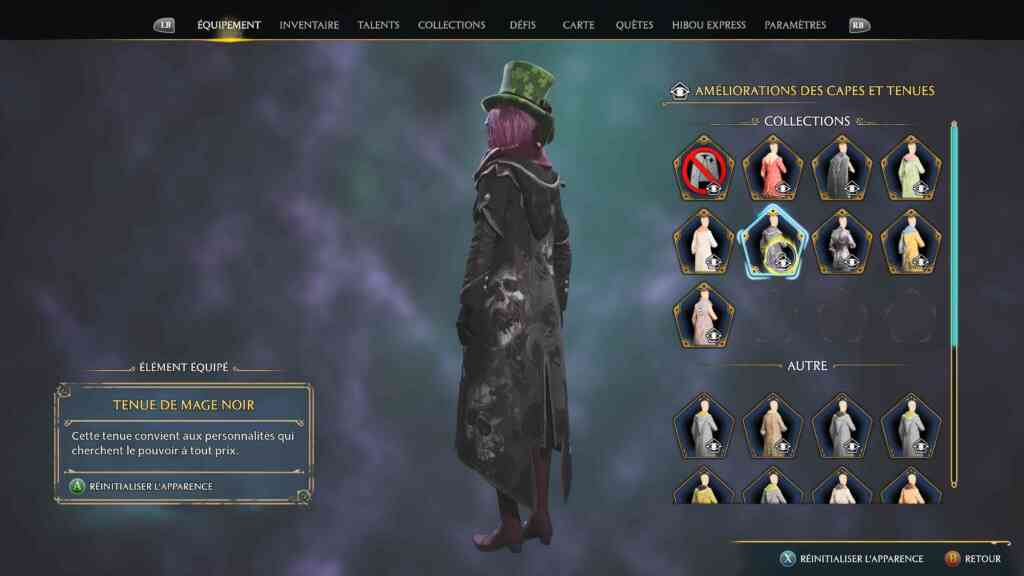Open the Paramètres tab
1024x576 pixels.
coord(795,25)
